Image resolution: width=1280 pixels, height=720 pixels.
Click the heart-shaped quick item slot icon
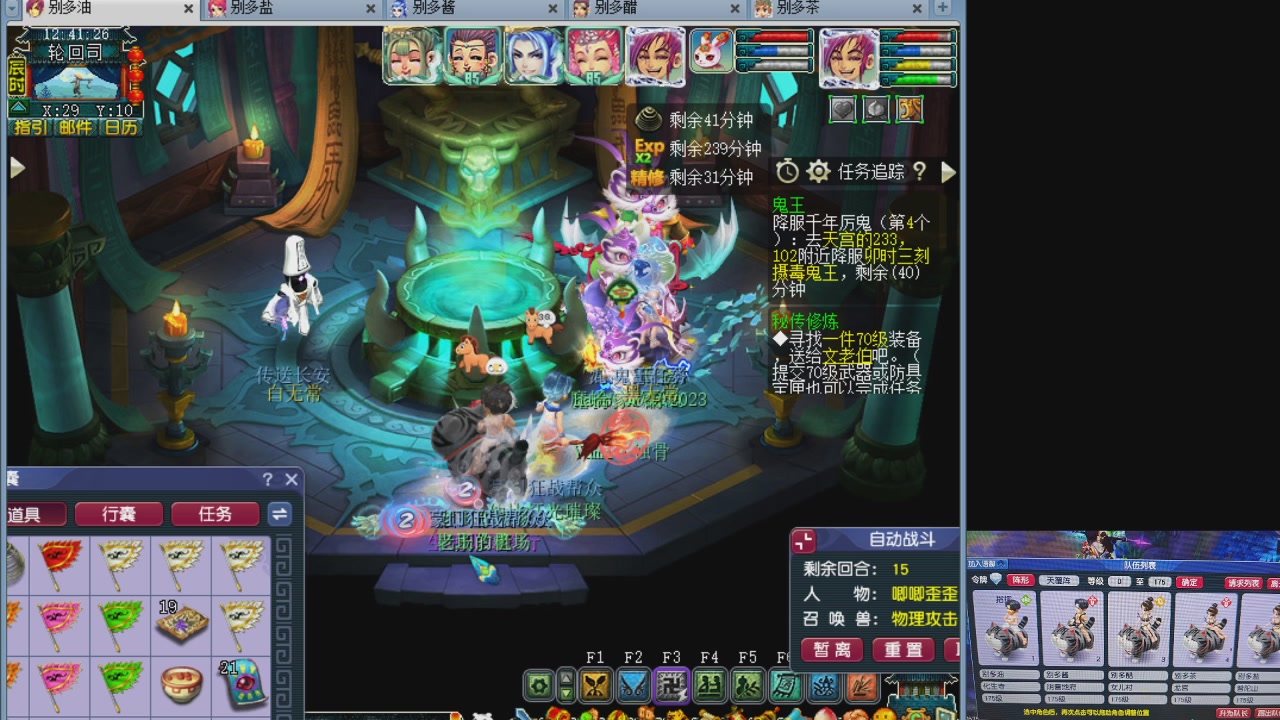[x=843, y=110]
